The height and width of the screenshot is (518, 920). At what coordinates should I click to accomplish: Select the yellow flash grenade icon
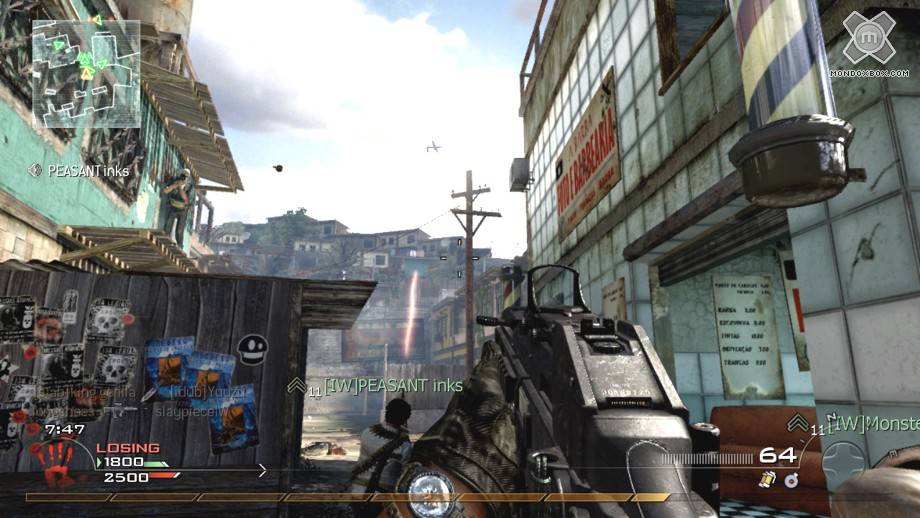coord(767,481)
